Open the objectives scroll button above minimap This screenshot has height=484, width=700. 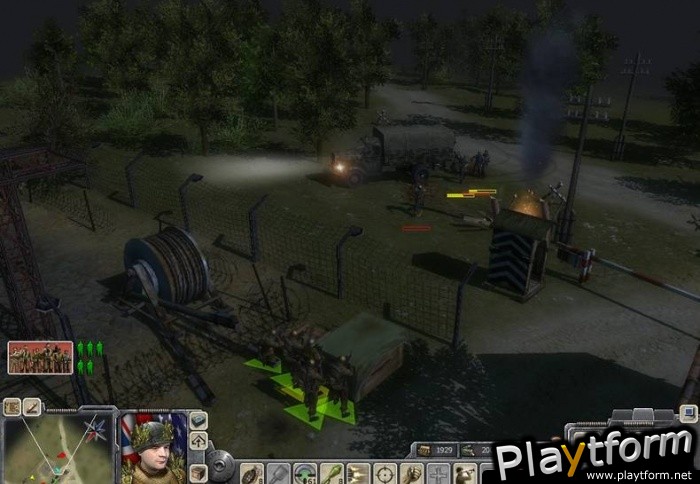click(x=12, y=407)
